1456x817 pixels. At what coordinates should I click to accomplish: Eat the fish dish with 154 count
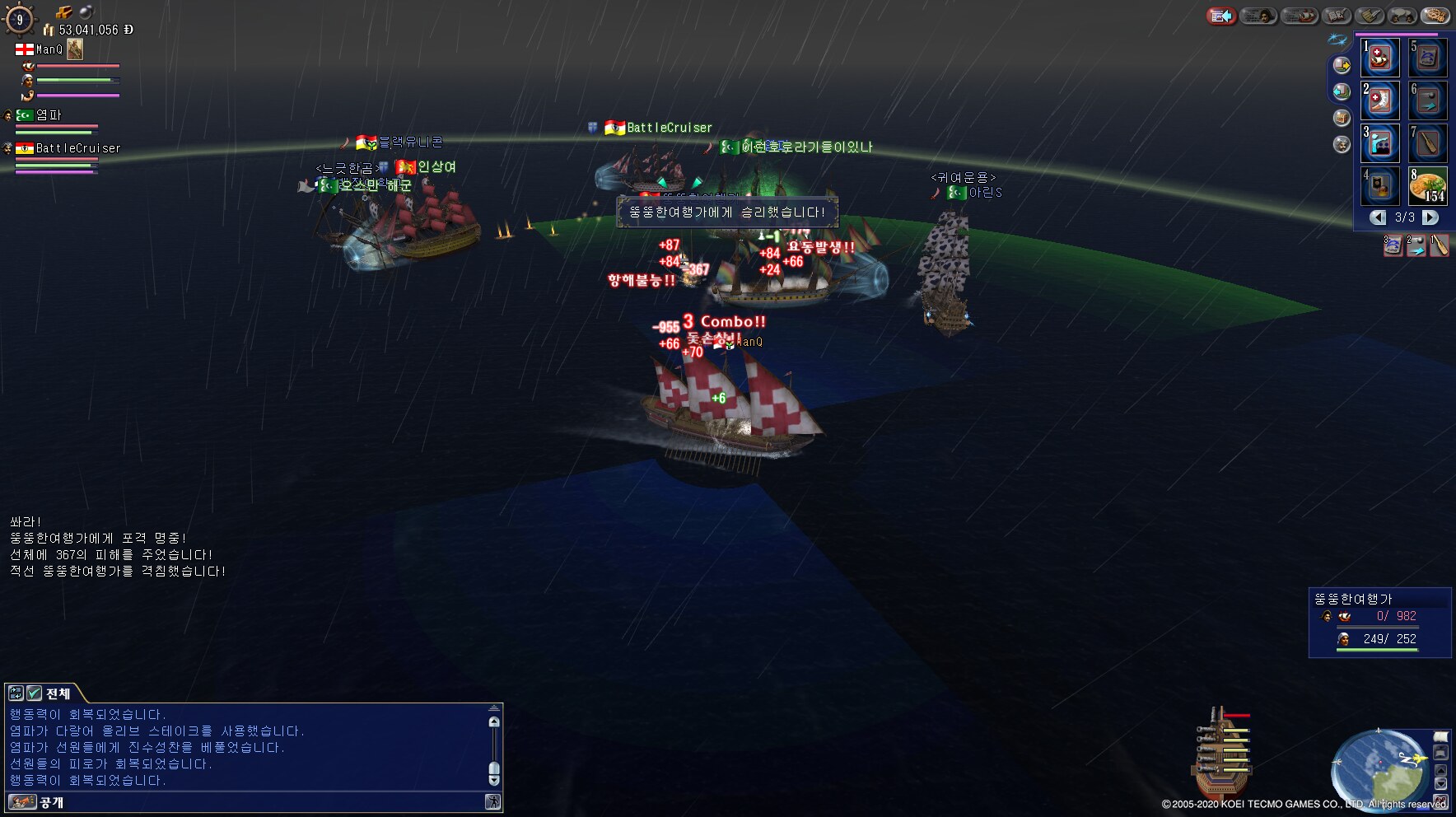(x=1428, y=186)
